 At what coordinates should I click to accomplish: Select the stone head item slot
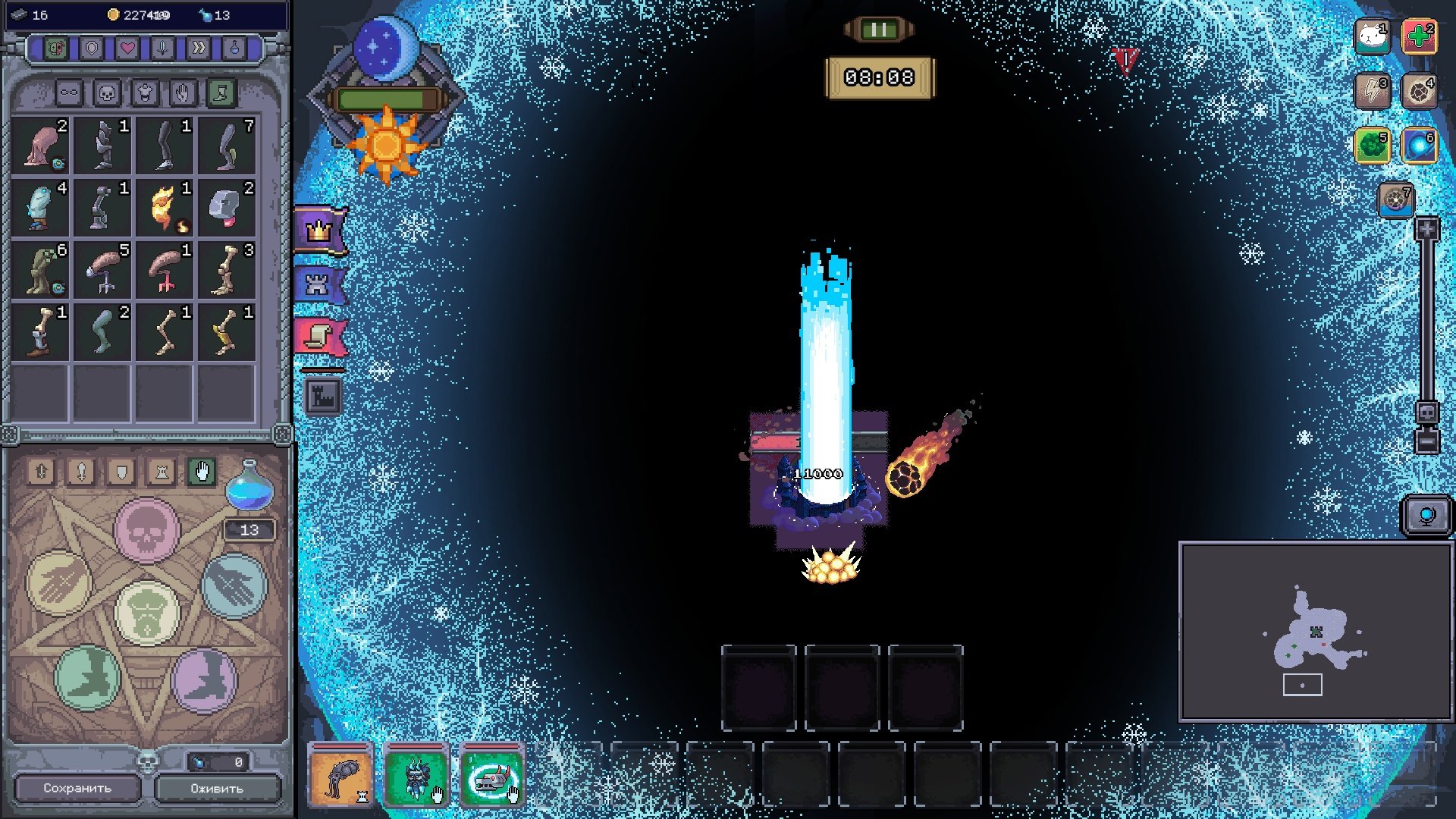click(x=227, y=208)
